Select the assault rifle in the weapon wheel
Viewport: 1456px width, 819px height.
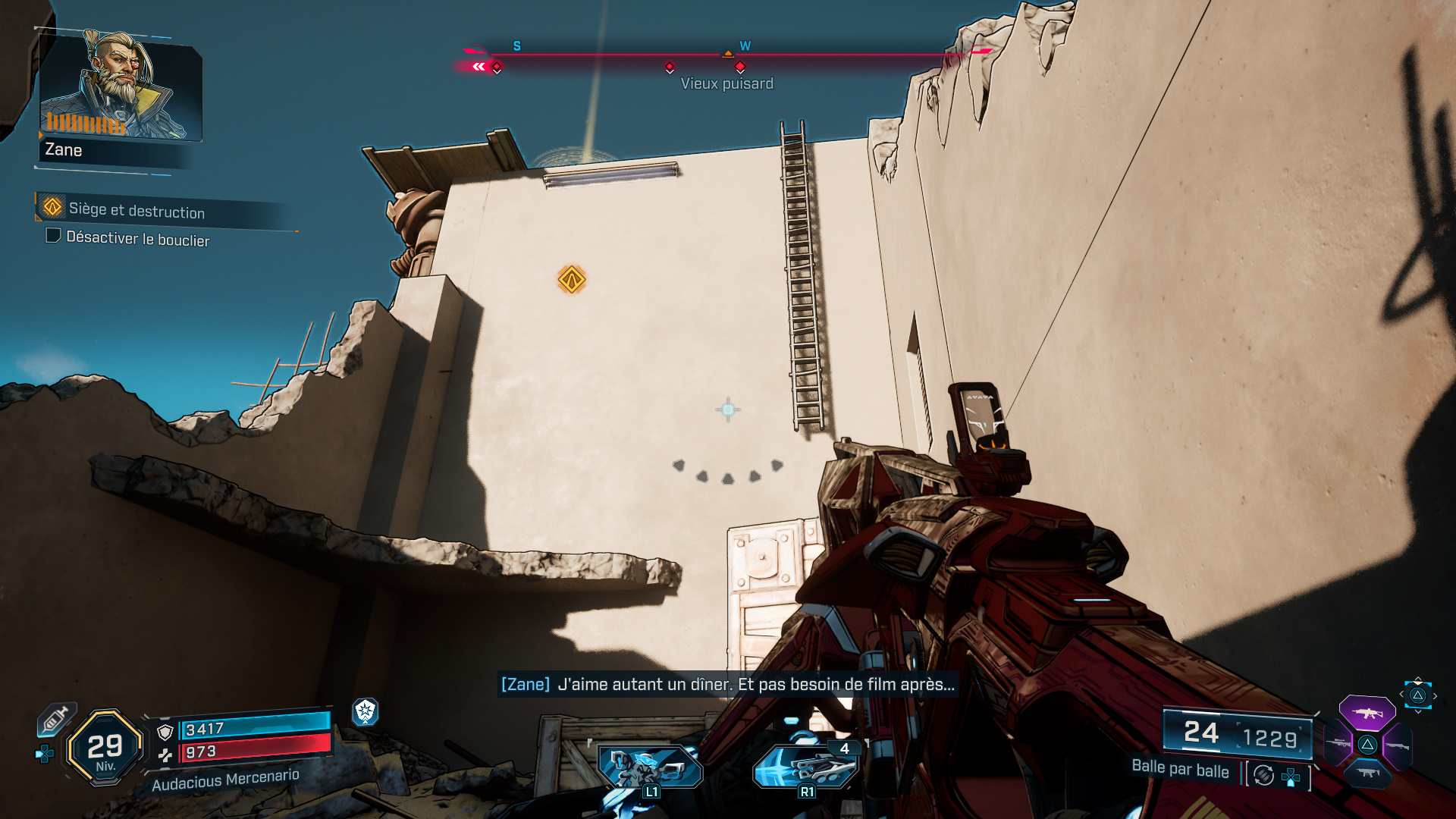pos(1367,714)
